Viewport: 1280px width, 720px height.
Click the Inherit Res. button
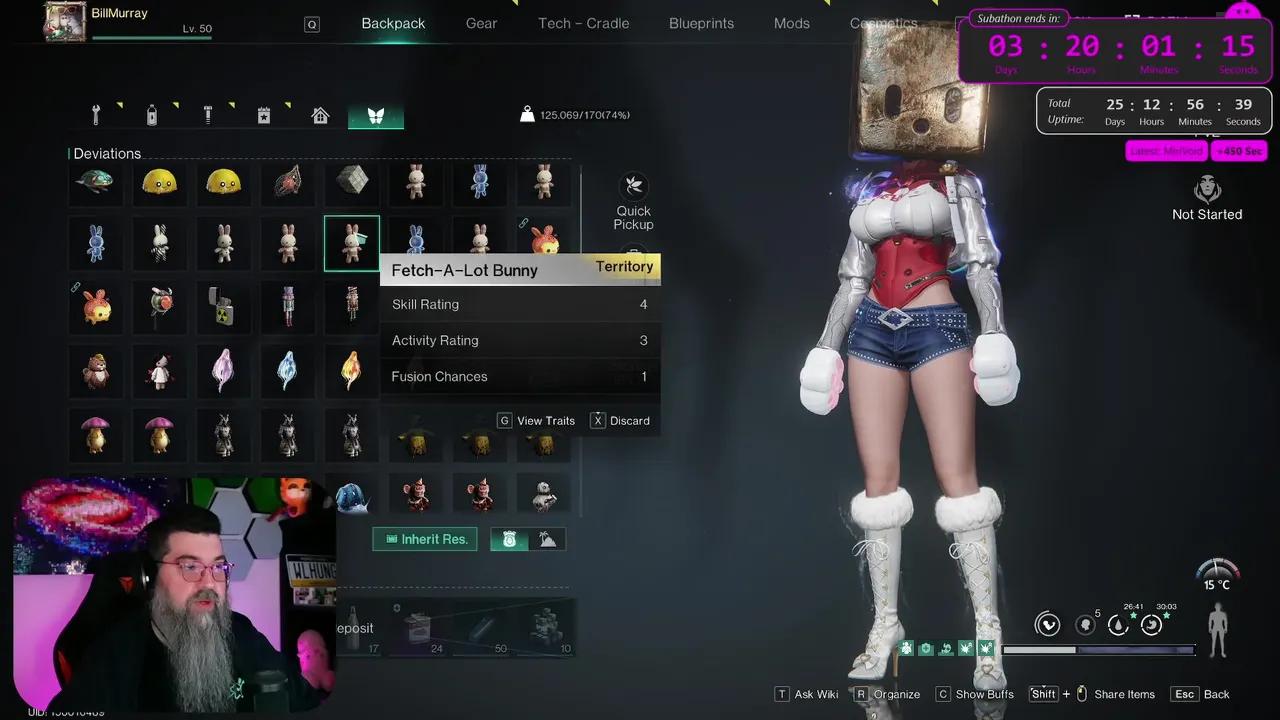click(424, 539)
